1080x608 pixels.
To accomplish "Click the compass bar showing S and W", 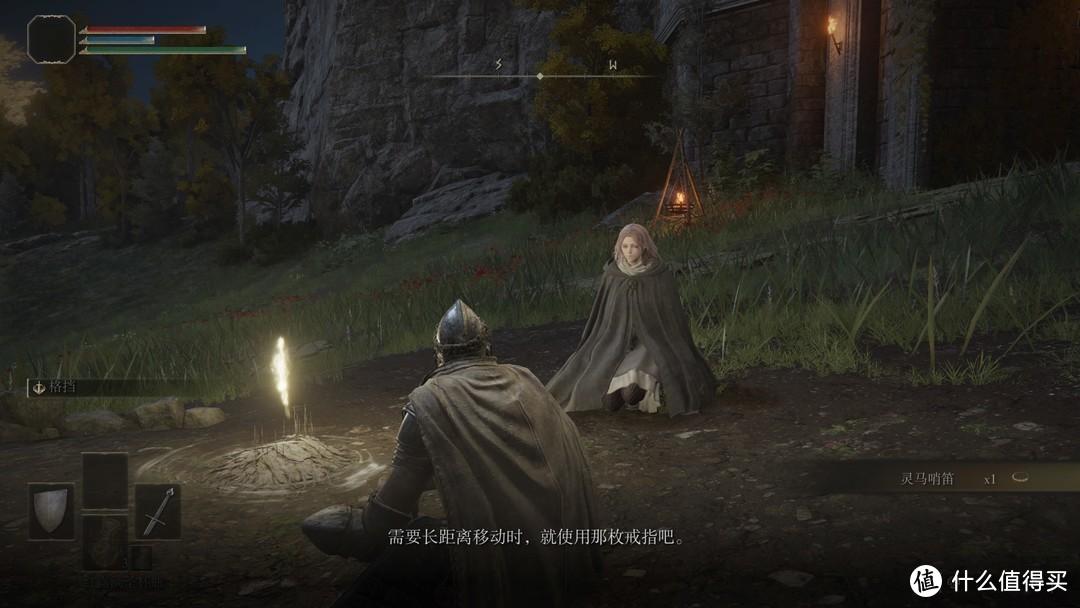I will 540,74.
